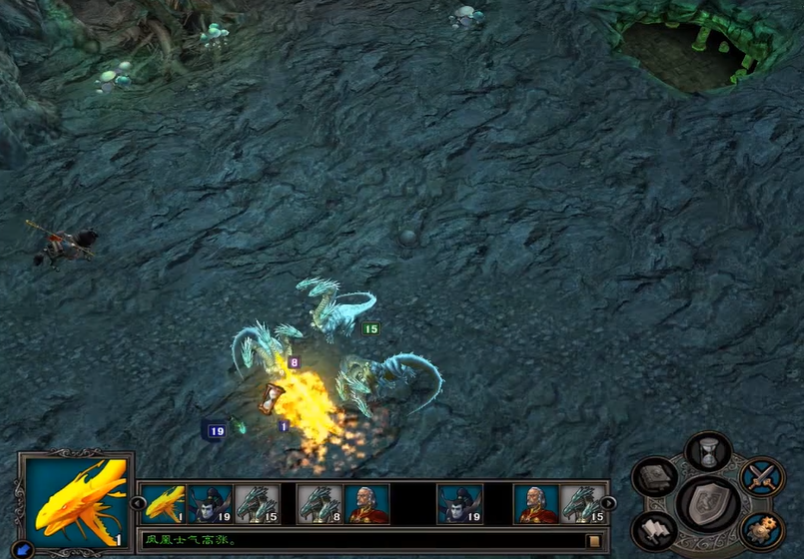Expand the combat log with the small button

click(594, 541)
